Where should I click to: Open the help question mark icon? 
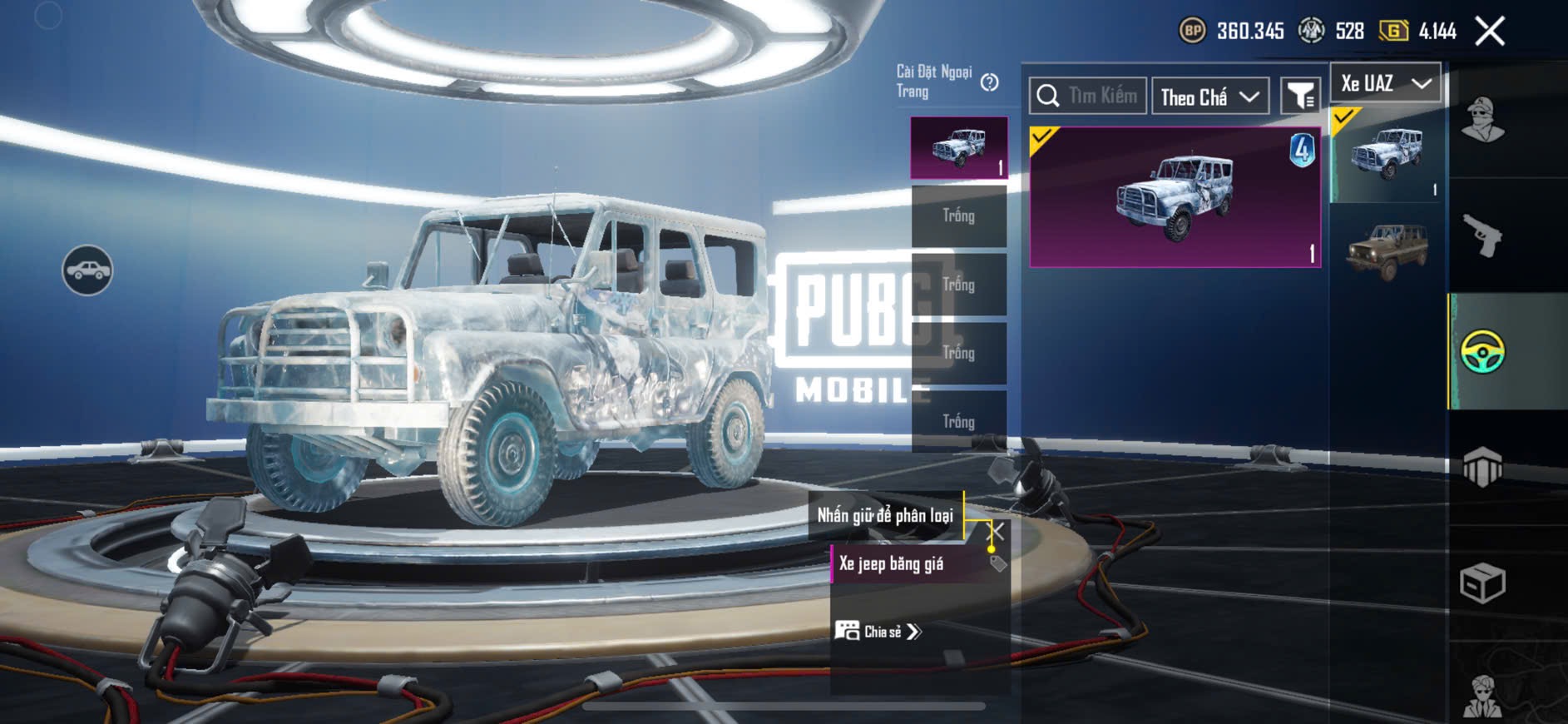989,82
